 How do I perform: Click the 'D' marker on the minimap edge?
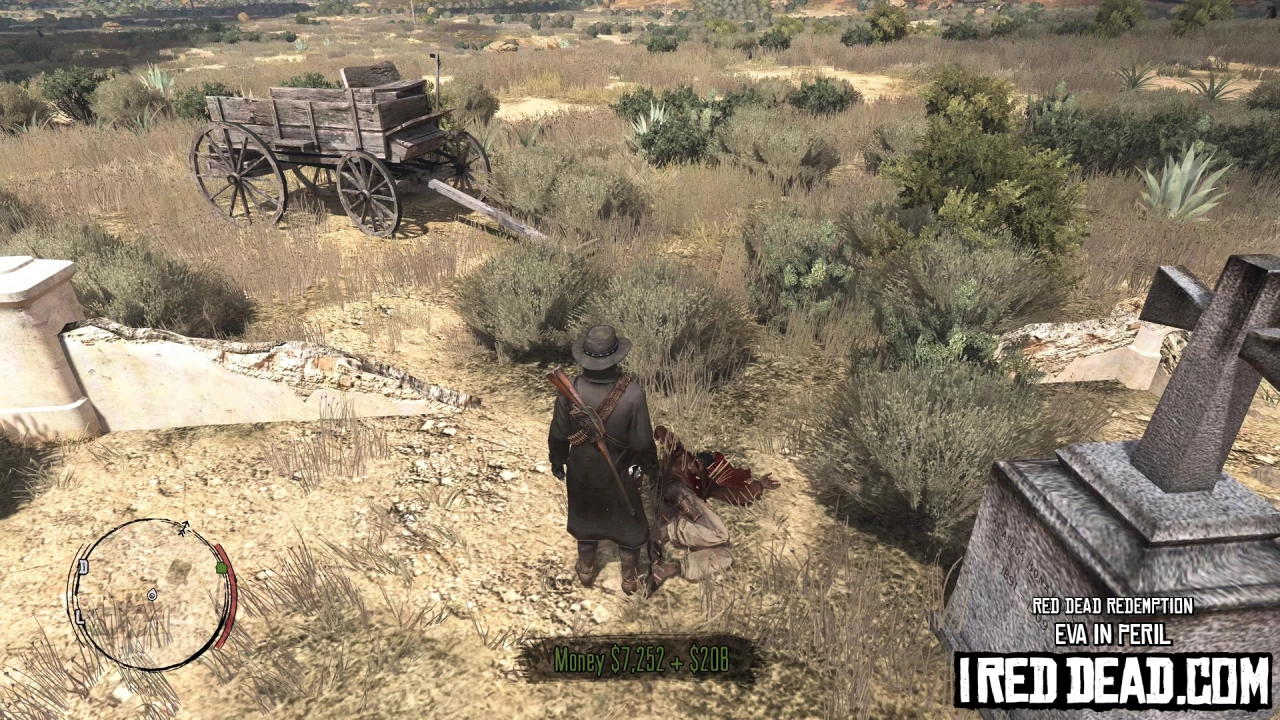click(82, 566)
